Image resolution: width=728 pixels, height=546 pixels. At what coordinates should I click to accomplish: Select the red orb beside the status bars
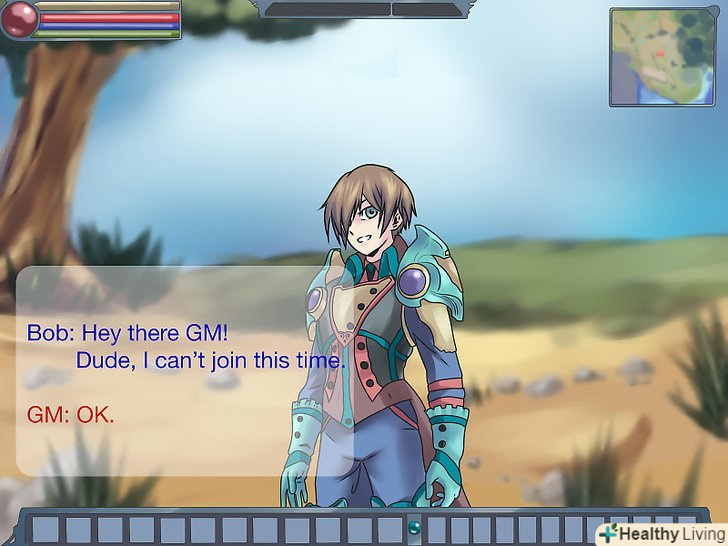[x=19, y=20]
